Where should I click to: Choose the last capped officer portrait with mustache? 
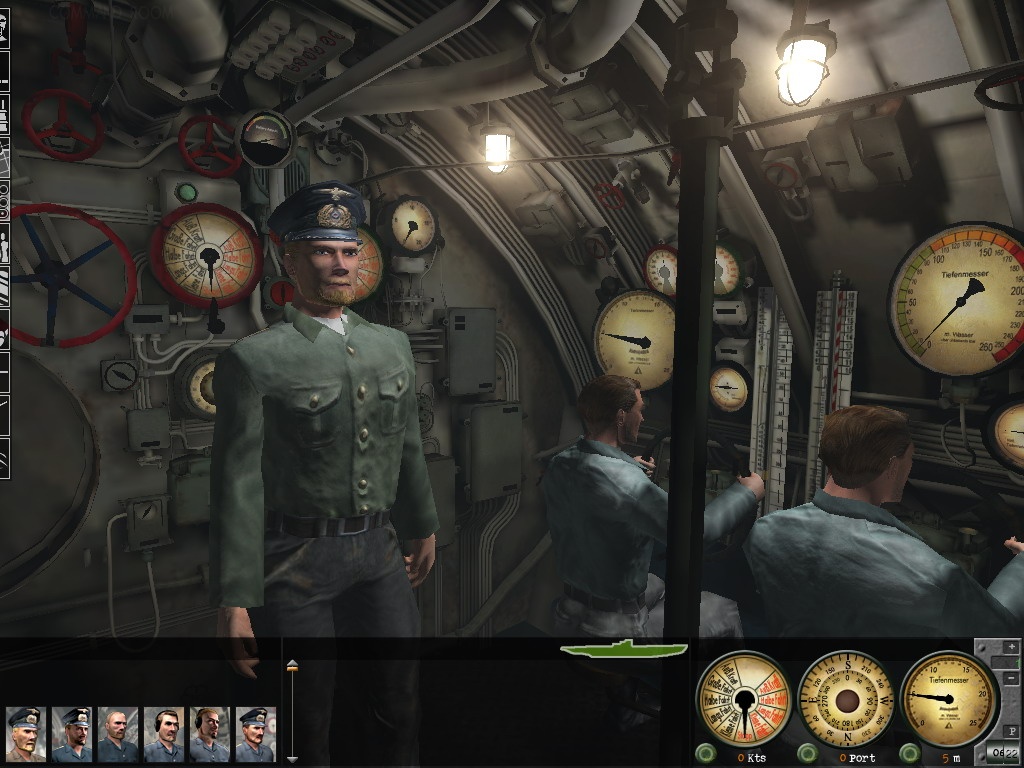pos(255,734)
